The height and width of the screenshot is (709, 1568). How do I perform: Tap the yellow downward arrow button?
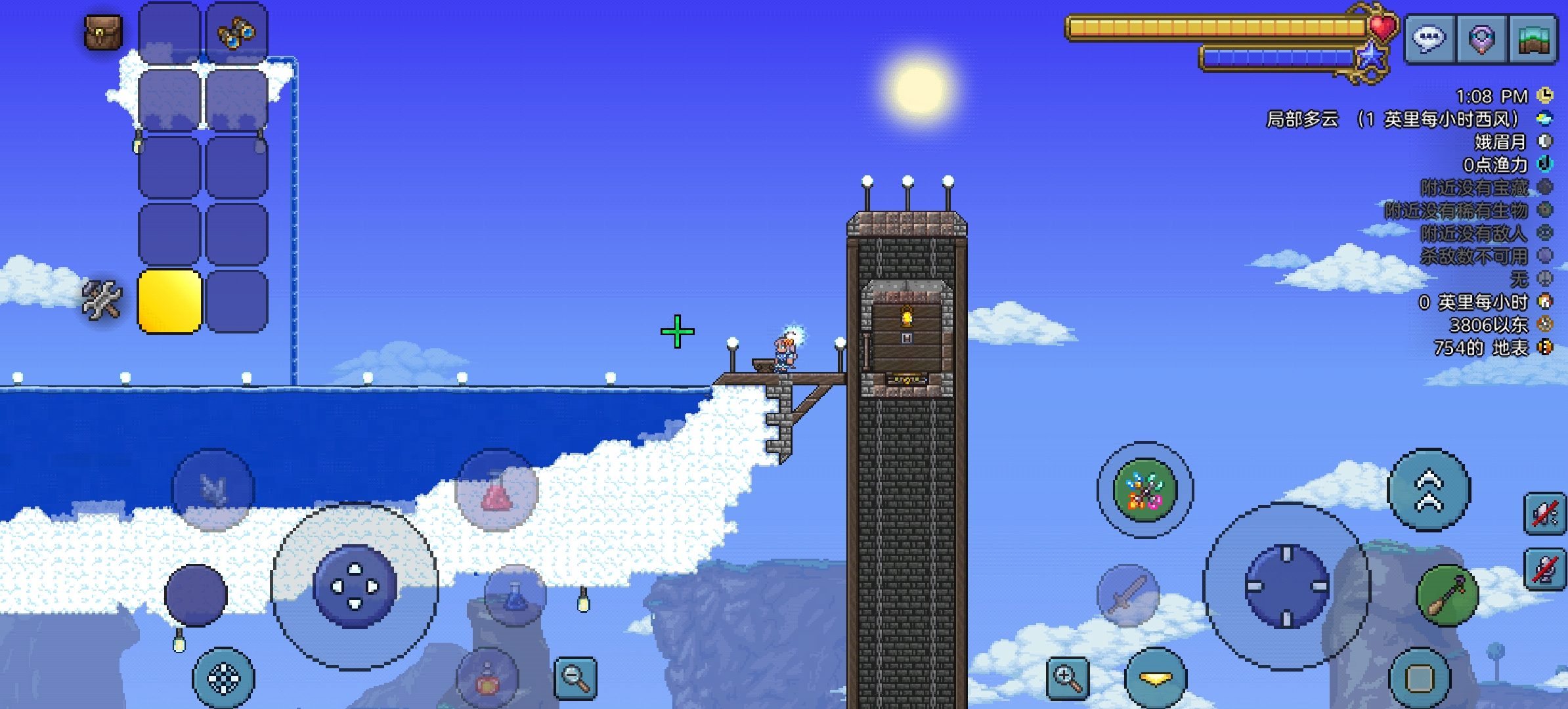pos(1156,679)
